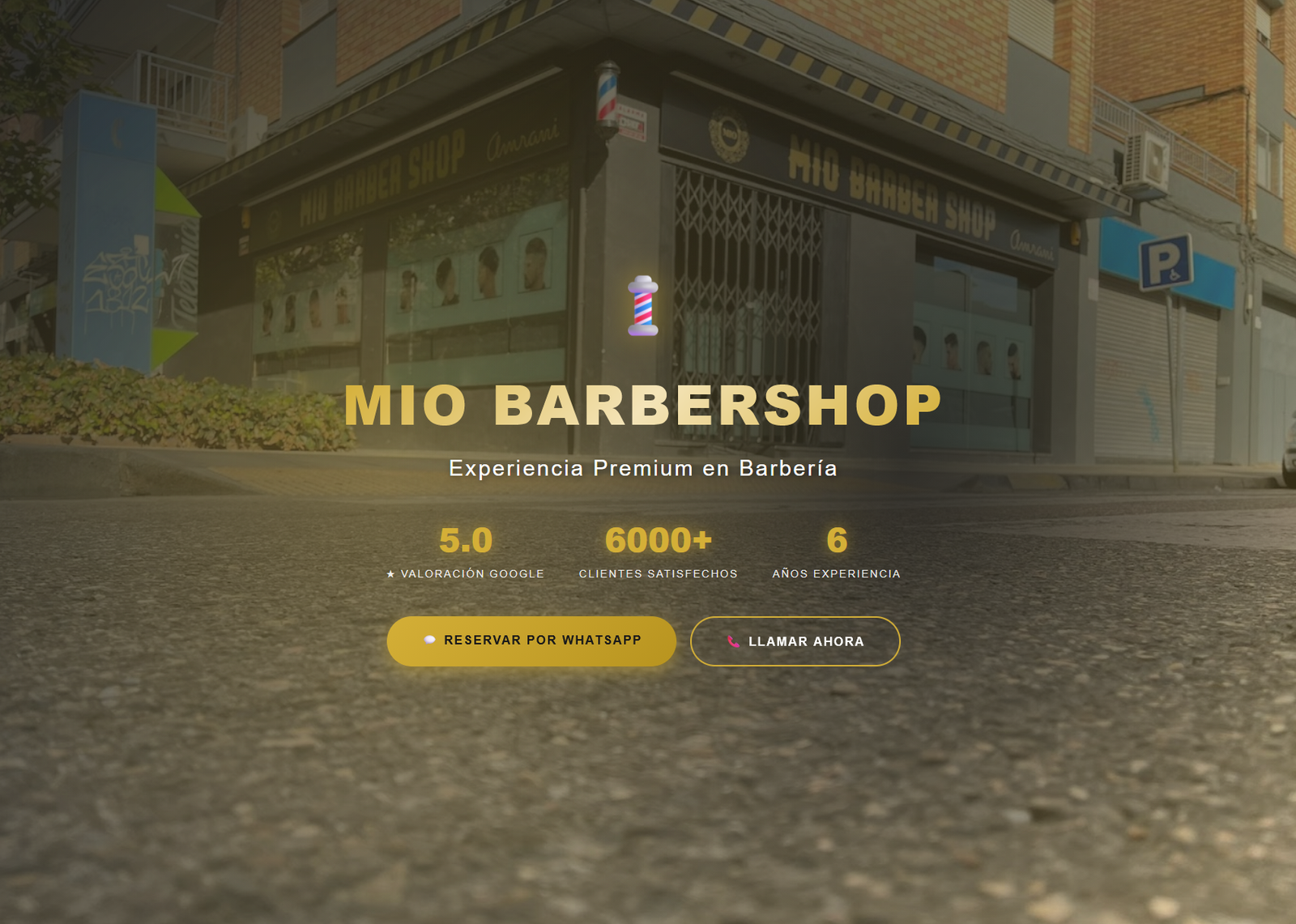Select the chat bubble icon in the WhatsApp button
The width and height of the screenshot is (1296, 924).
[429, 640]
